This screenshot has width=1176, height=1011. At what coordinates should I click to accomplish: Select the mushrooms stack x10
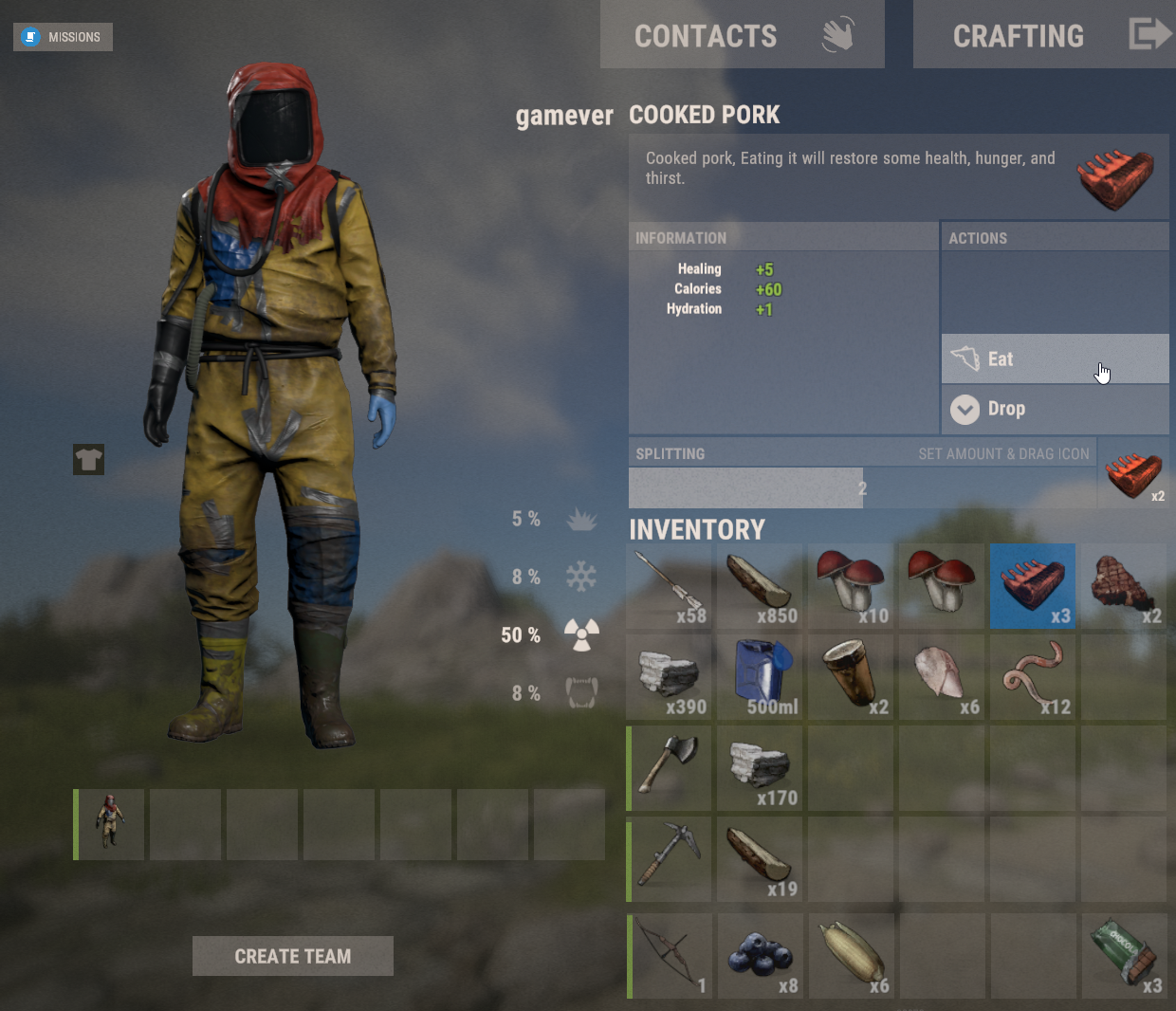click(x=851, y=586)
